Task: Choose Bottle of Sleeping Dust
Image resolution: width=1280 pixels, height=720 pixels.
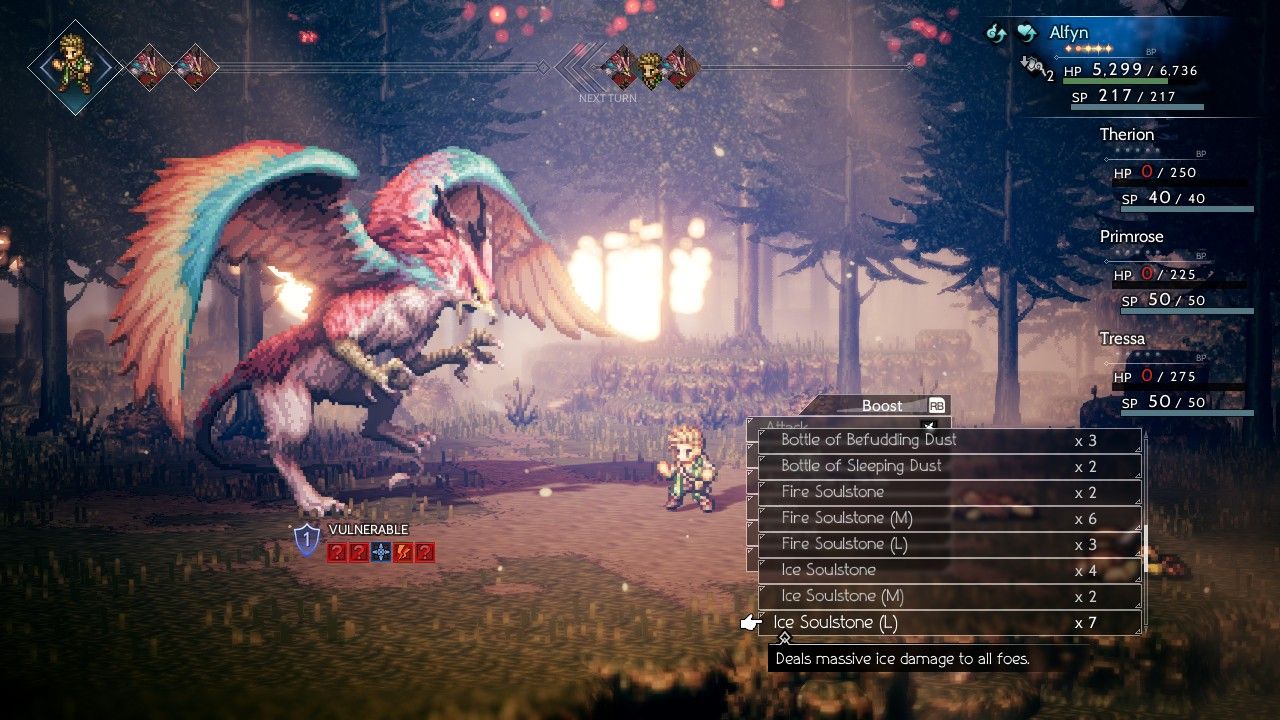Action: (861, 466)
